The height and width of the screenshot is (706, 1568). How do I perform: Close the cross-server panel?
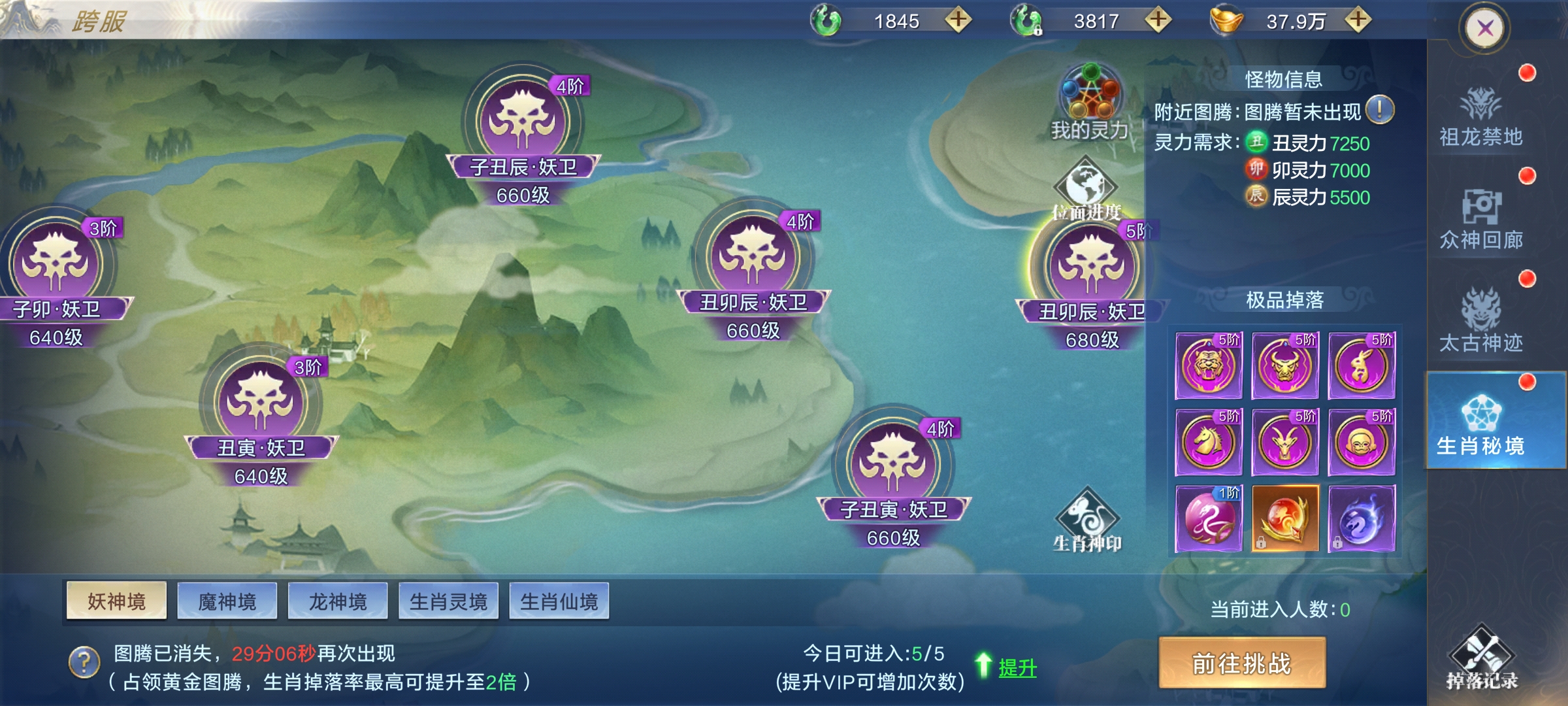click(x=1485, y=28)
